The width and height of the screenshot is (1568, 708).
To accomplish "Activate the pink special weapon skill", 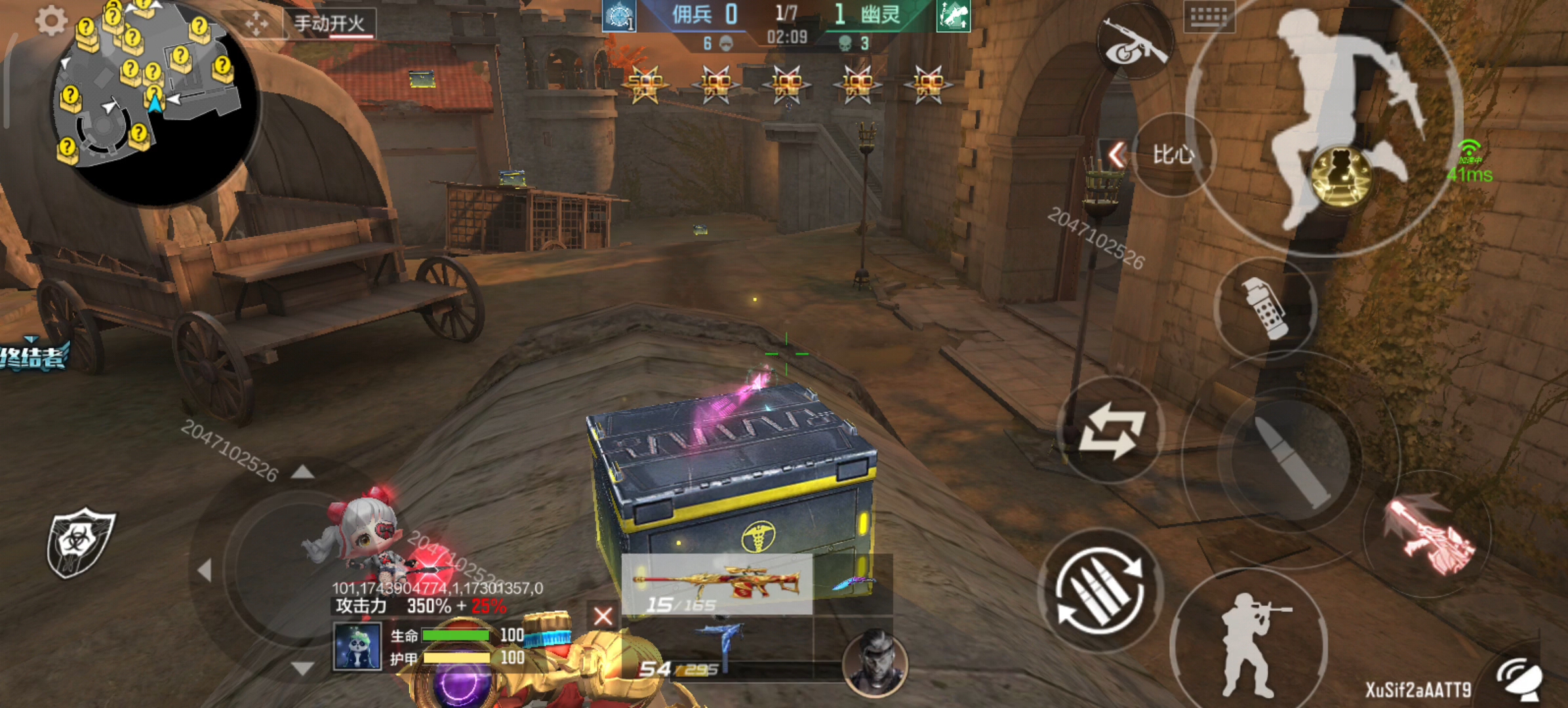I will pyautogui.click(x=1430, y=534).
